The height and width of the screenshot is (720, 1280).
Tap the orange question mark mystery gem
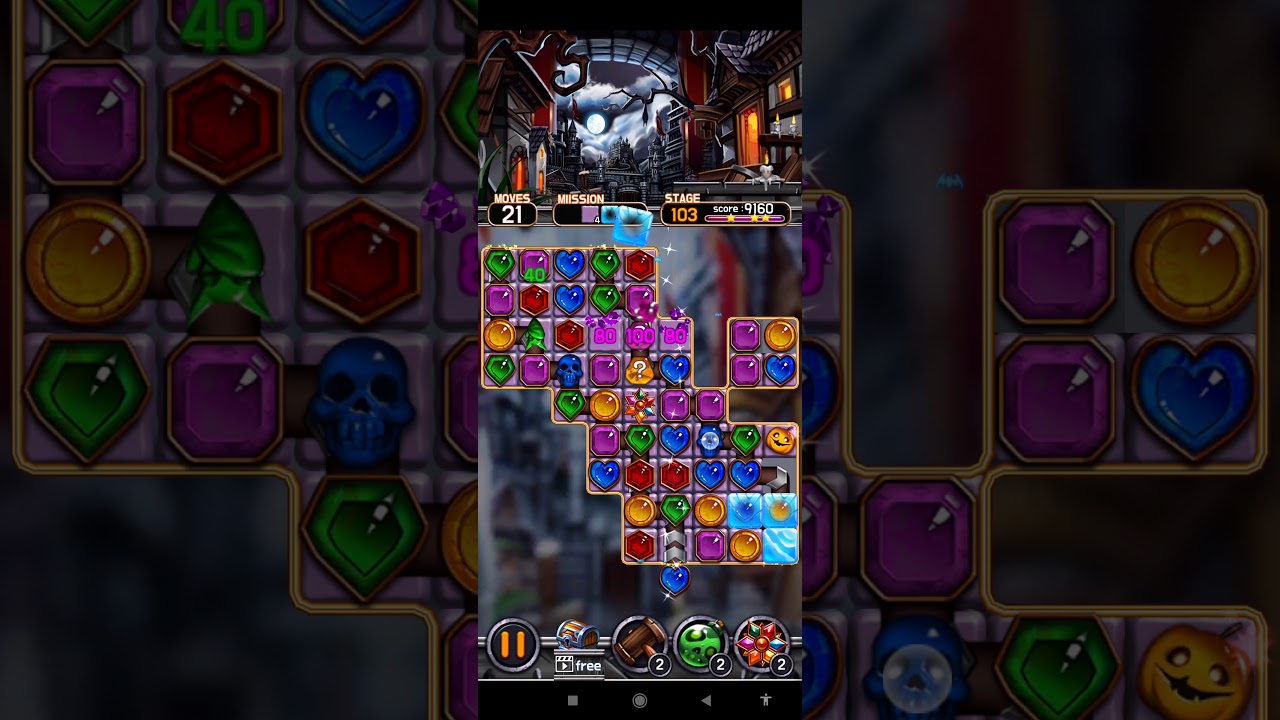pyautogui.click(x=639, y=371)
